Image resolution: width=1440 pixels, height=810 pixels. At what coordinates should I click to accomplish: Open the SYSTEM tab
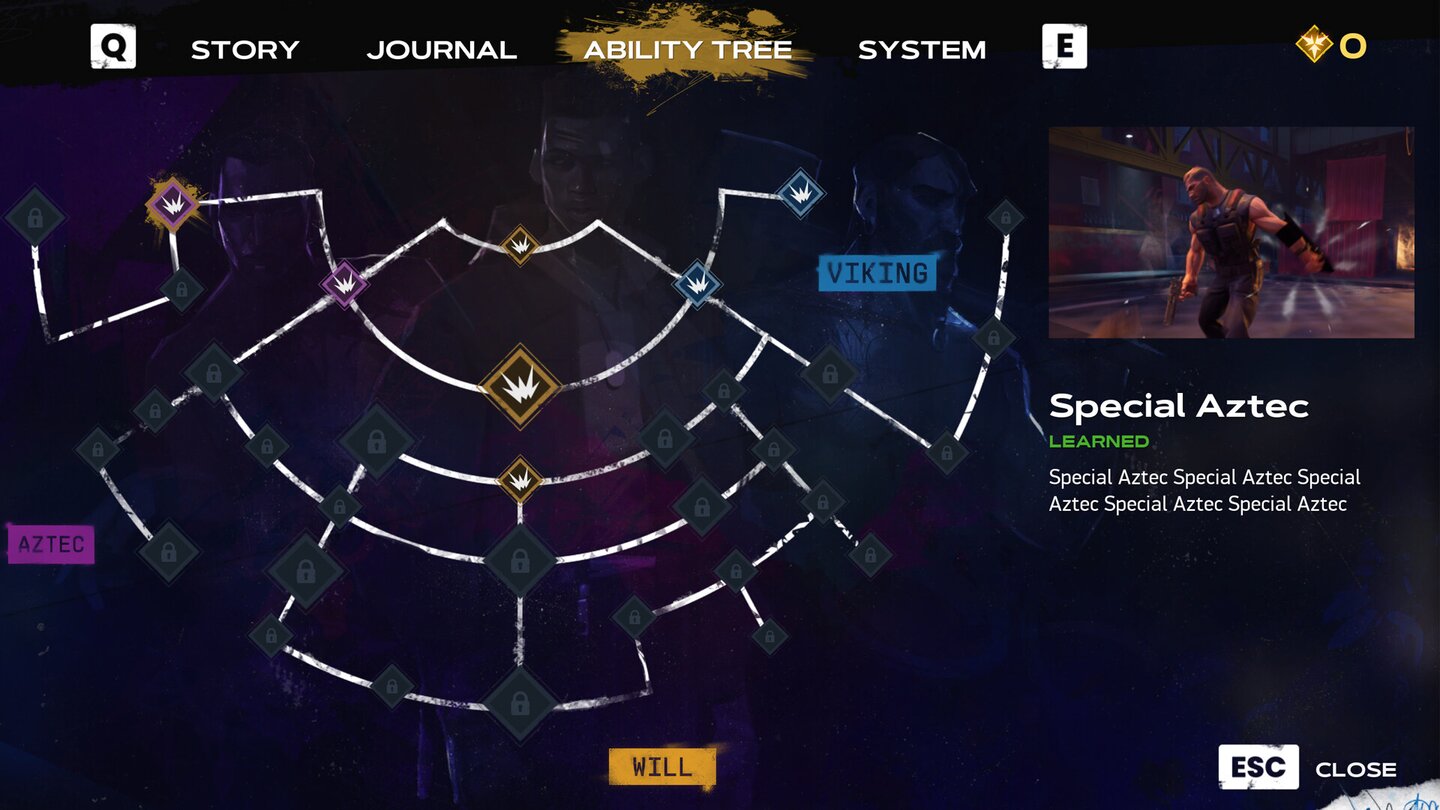click(920, 49)
